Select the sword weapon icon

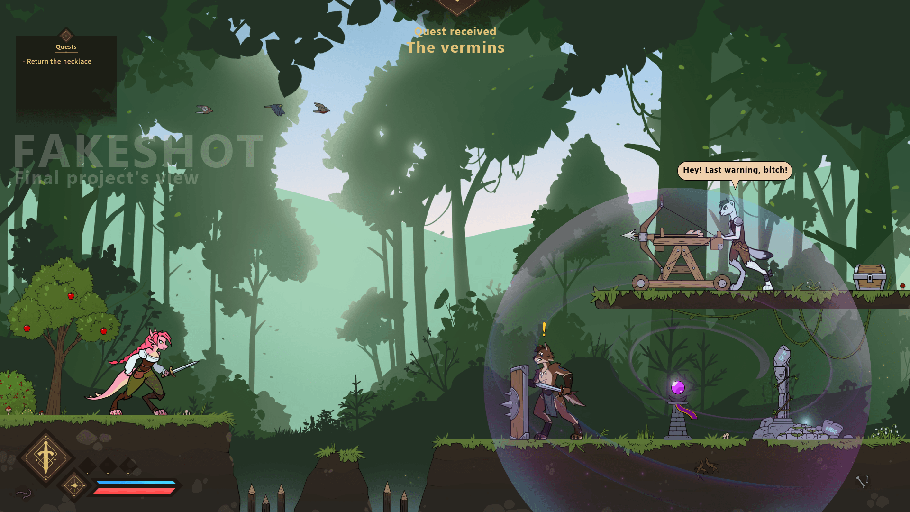point(45,458)
